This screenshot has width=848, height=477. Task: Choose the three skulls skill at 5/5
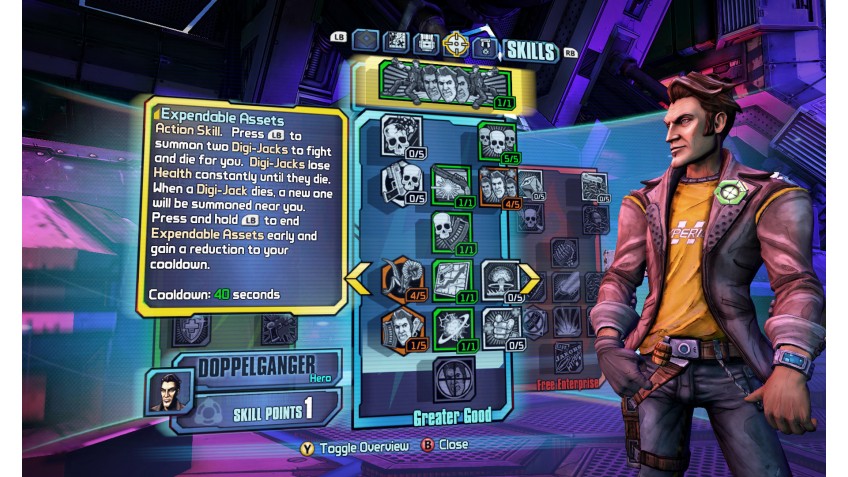click(x=495, y=140)
